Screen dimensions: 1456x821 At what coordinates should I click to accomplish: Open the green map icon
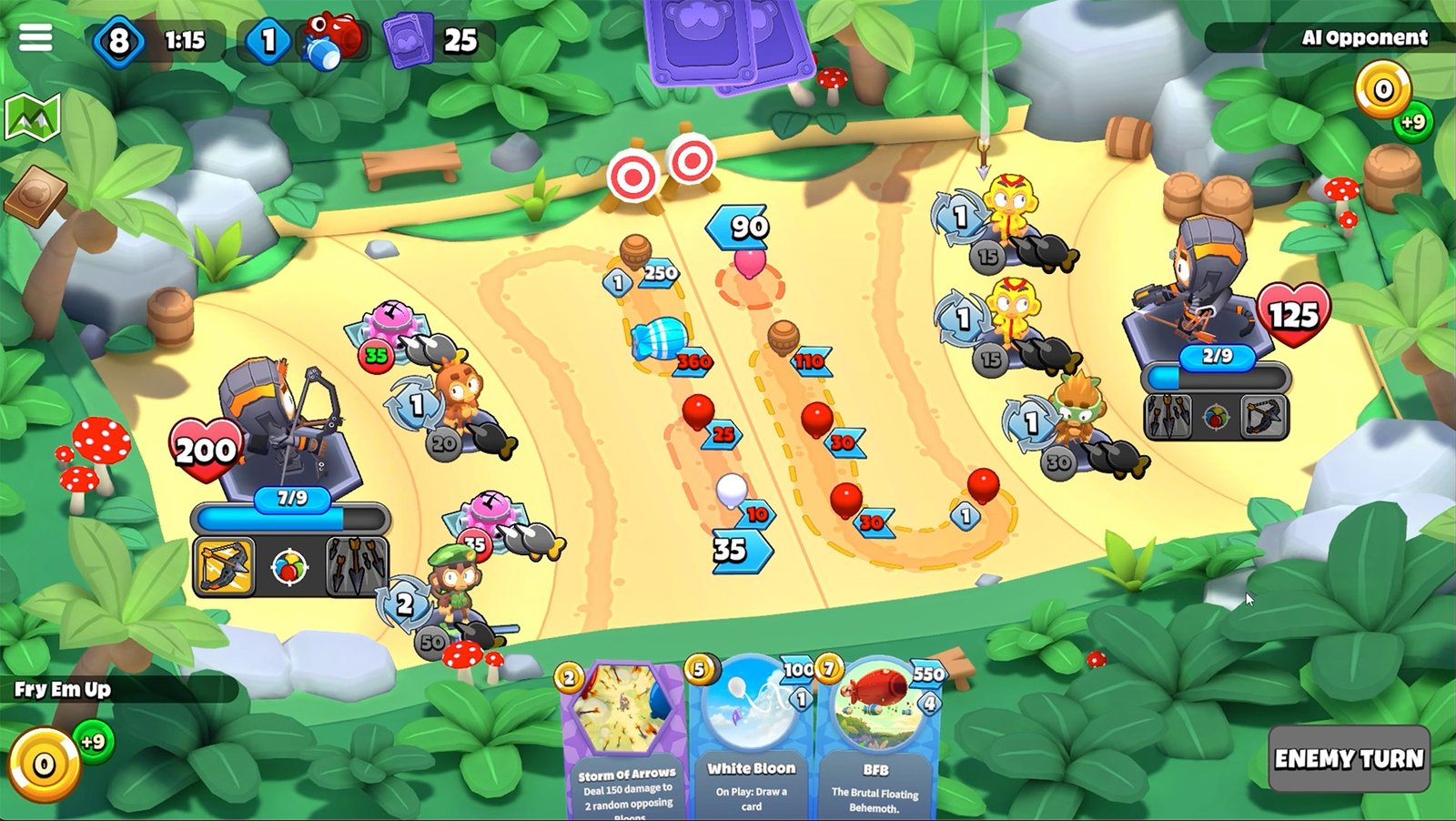(x=33, y=117)
